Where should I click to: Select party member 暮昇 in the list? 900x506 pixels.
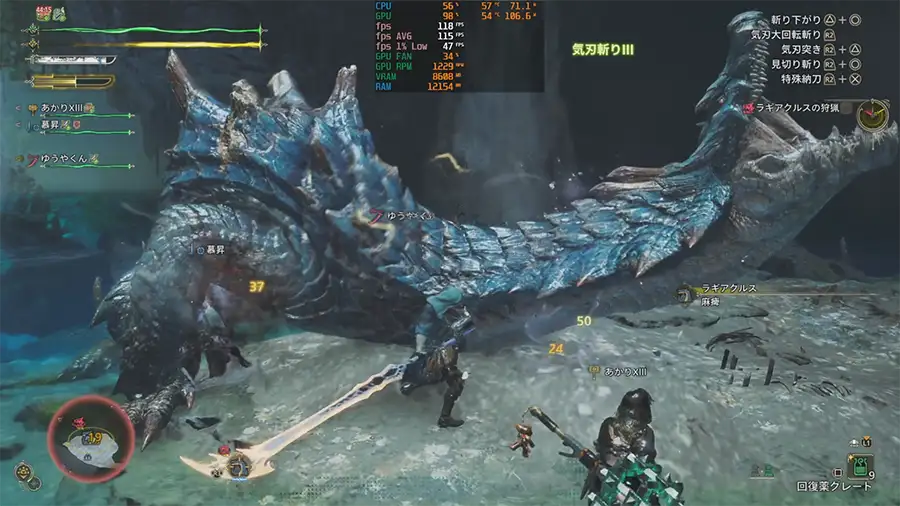click(62, 125)
